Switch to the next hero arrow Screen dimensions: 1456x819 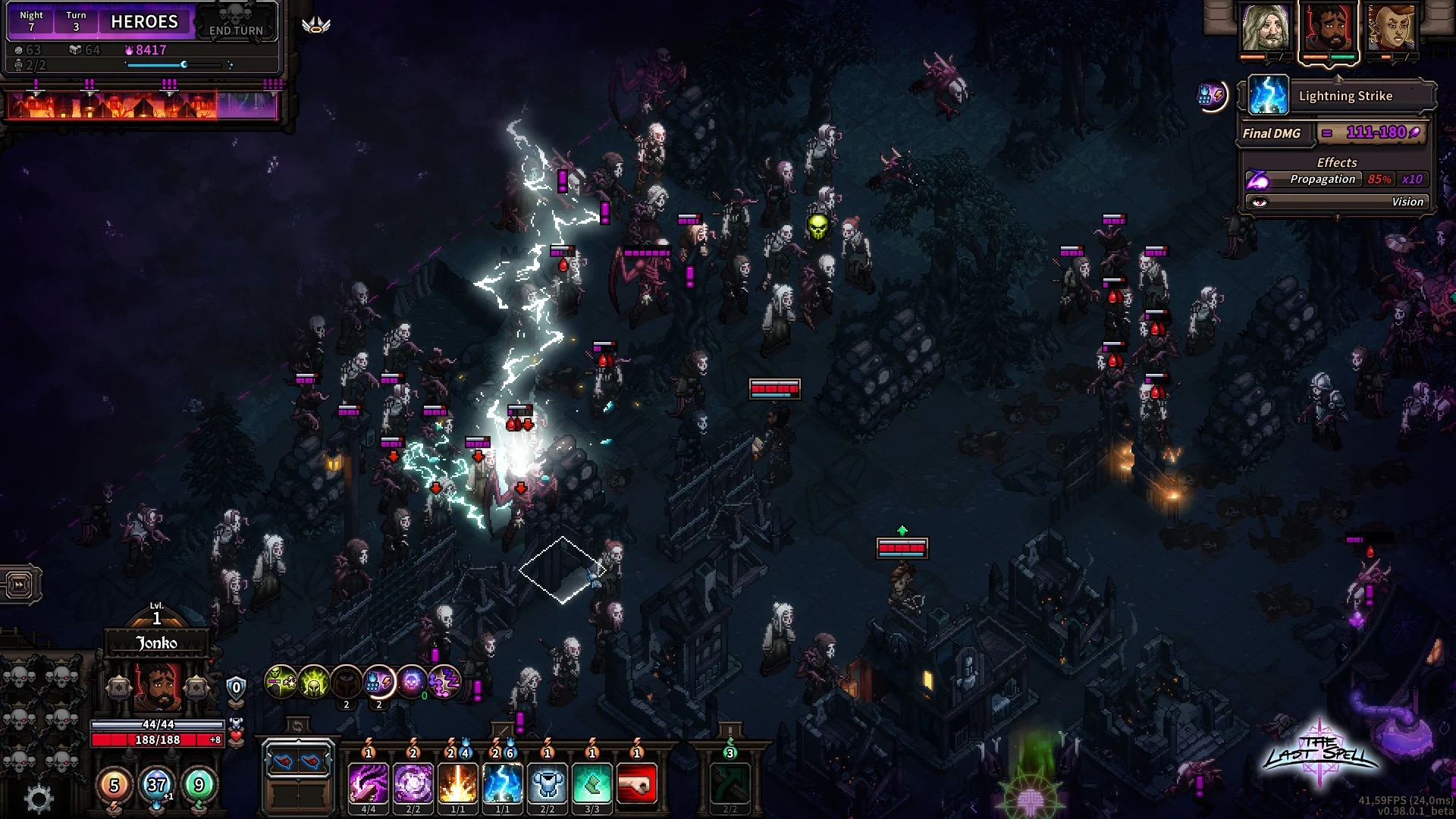click(196, 688)
